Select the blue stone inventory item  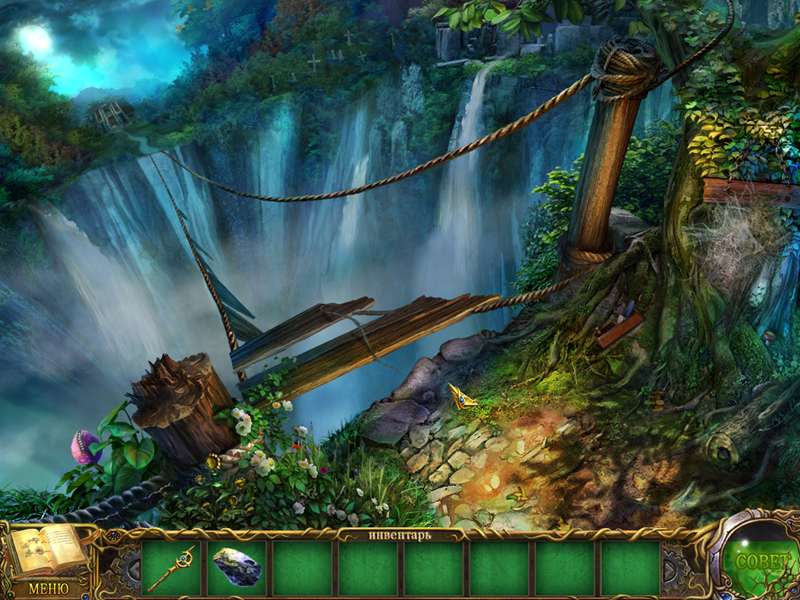[x=237, y=568]
